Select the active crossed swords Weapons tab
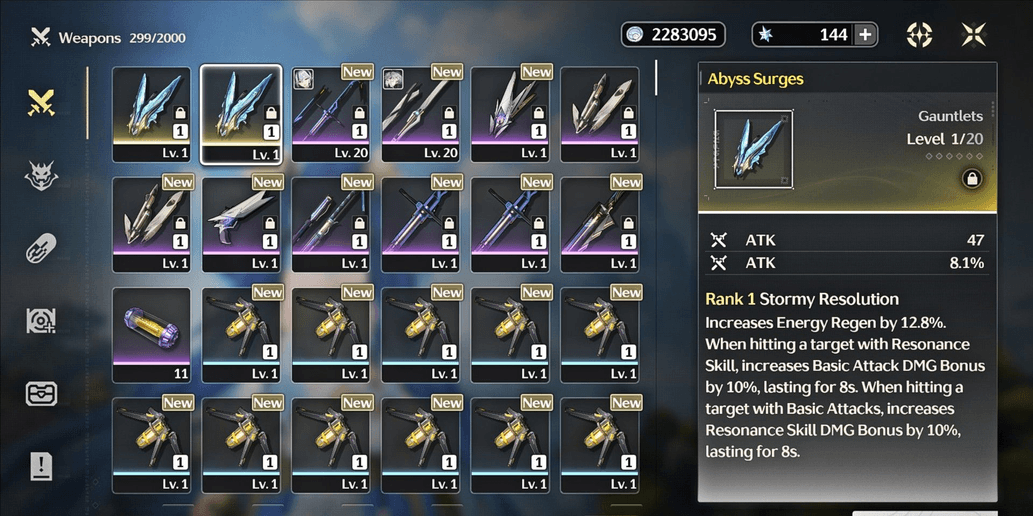 (x=40, y=102)
